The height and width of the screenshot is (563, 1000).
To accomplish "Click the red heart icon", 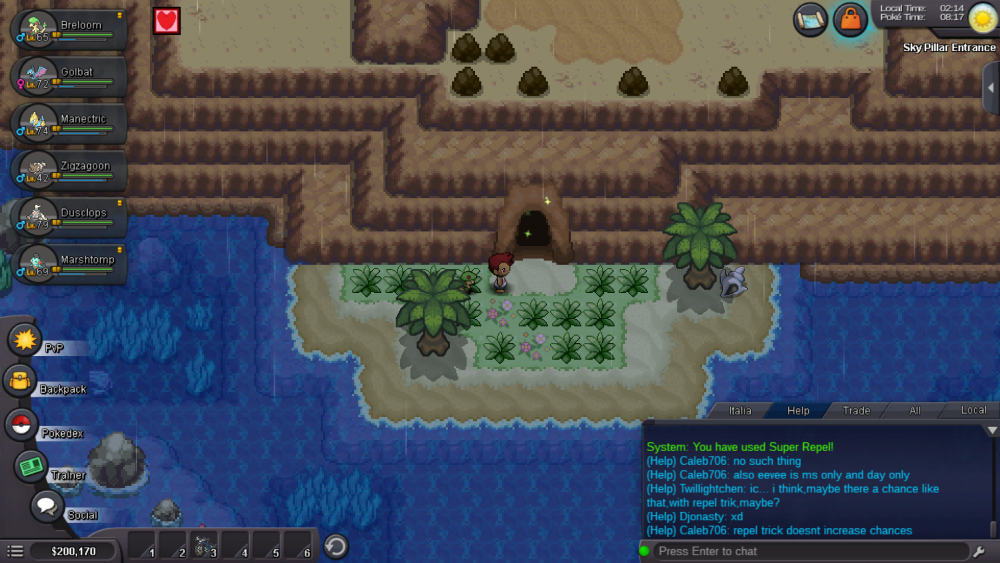I will (166, 20).
